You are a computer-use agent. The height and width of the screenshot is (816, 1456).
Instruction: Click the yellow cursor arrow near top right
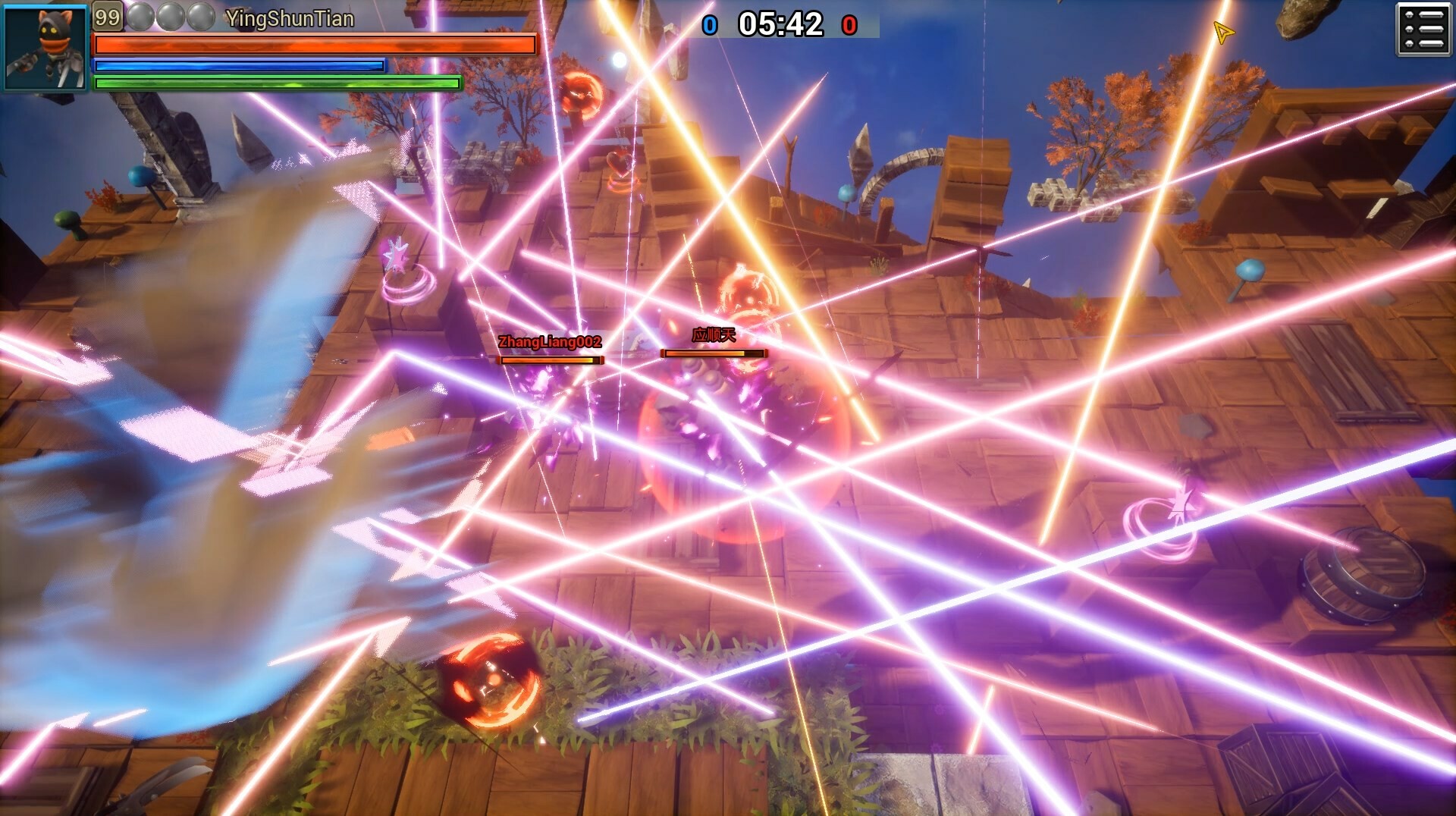point(1222,33)
